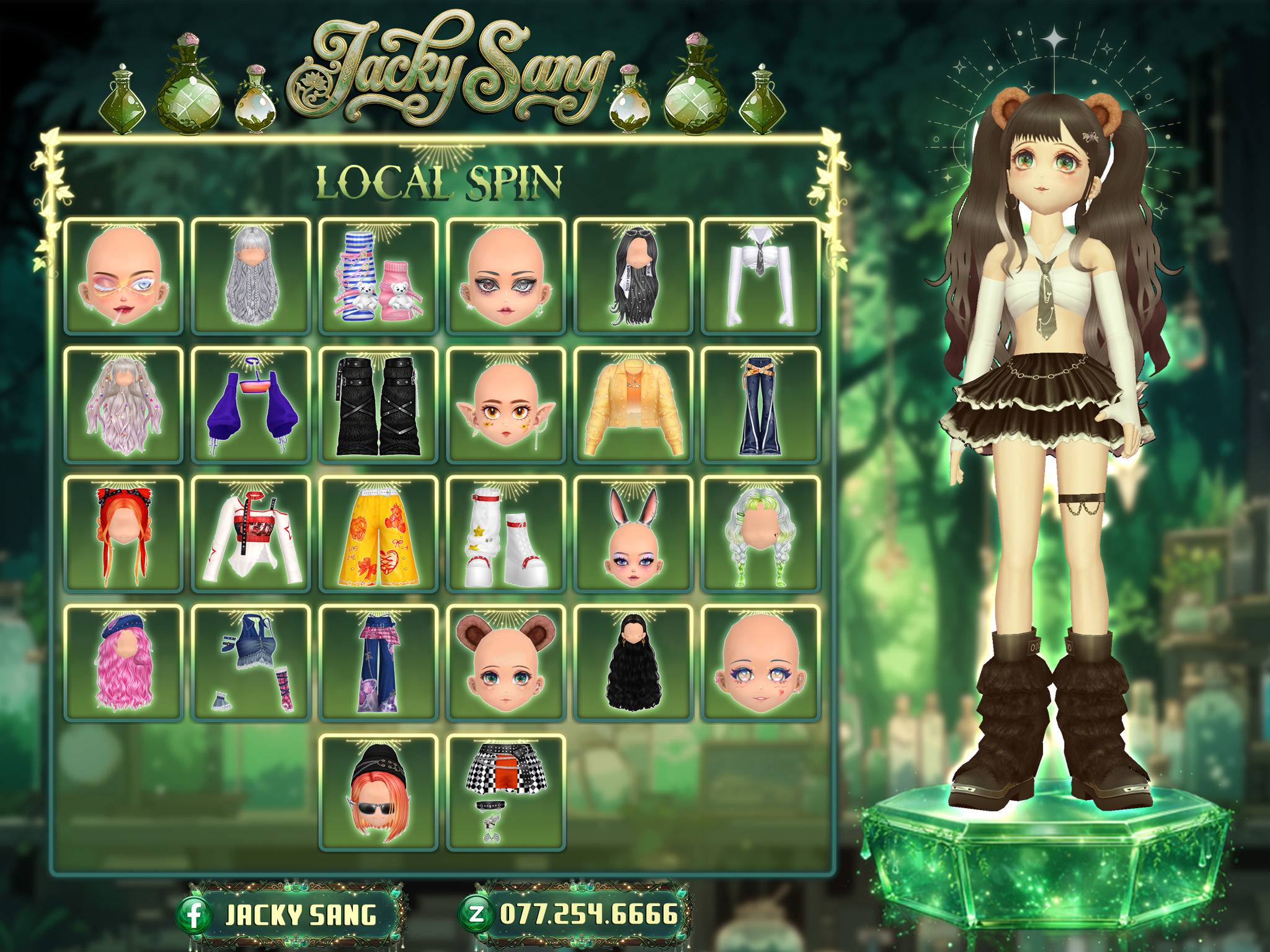The width and height of the screenshot is (1270, 952).
Task: Choose the purple puffy sleeve top
Action: [x=251, y=405]
